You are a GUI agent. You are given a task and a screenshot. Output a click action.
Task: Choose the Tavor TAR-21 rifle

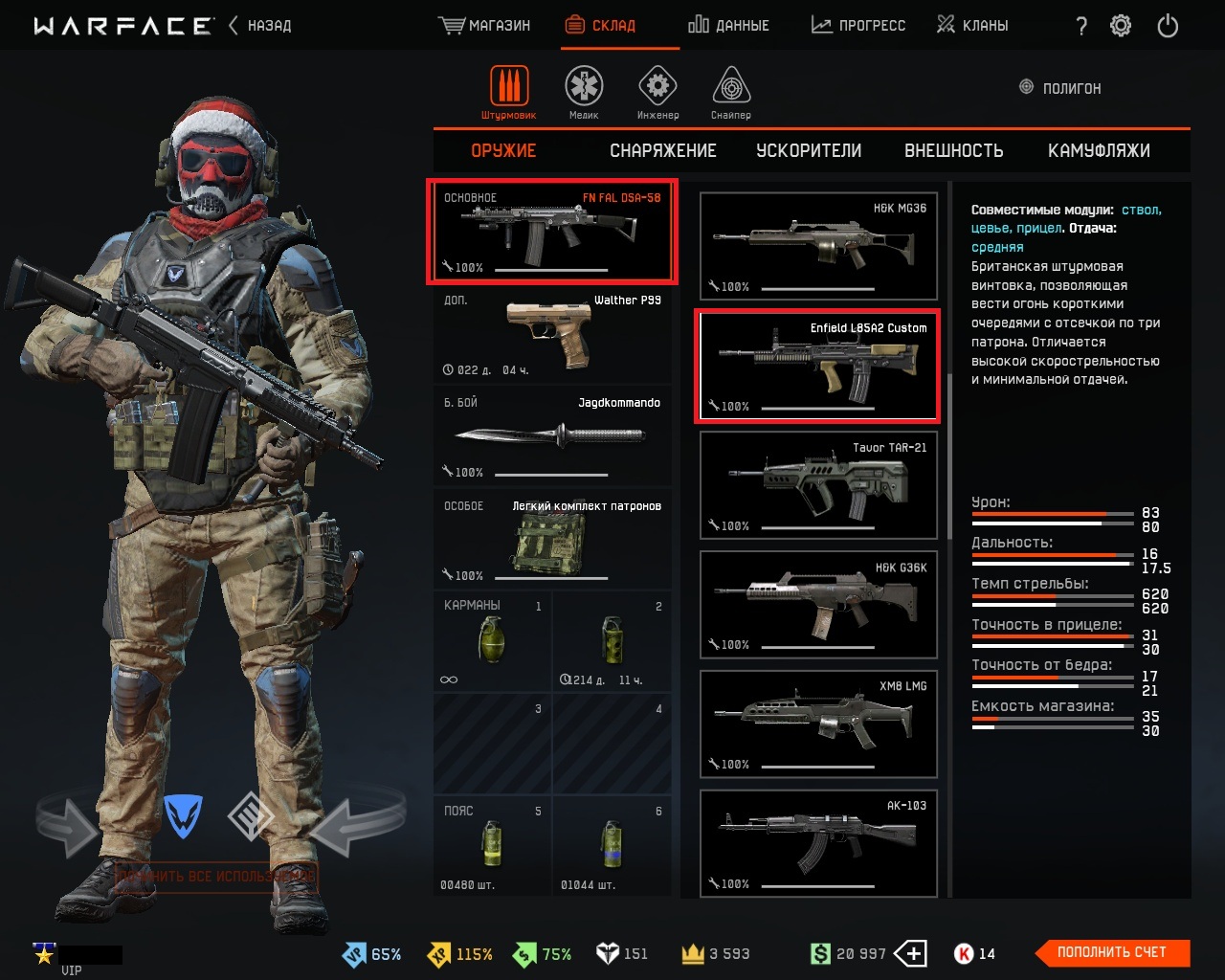coord(818,484)
